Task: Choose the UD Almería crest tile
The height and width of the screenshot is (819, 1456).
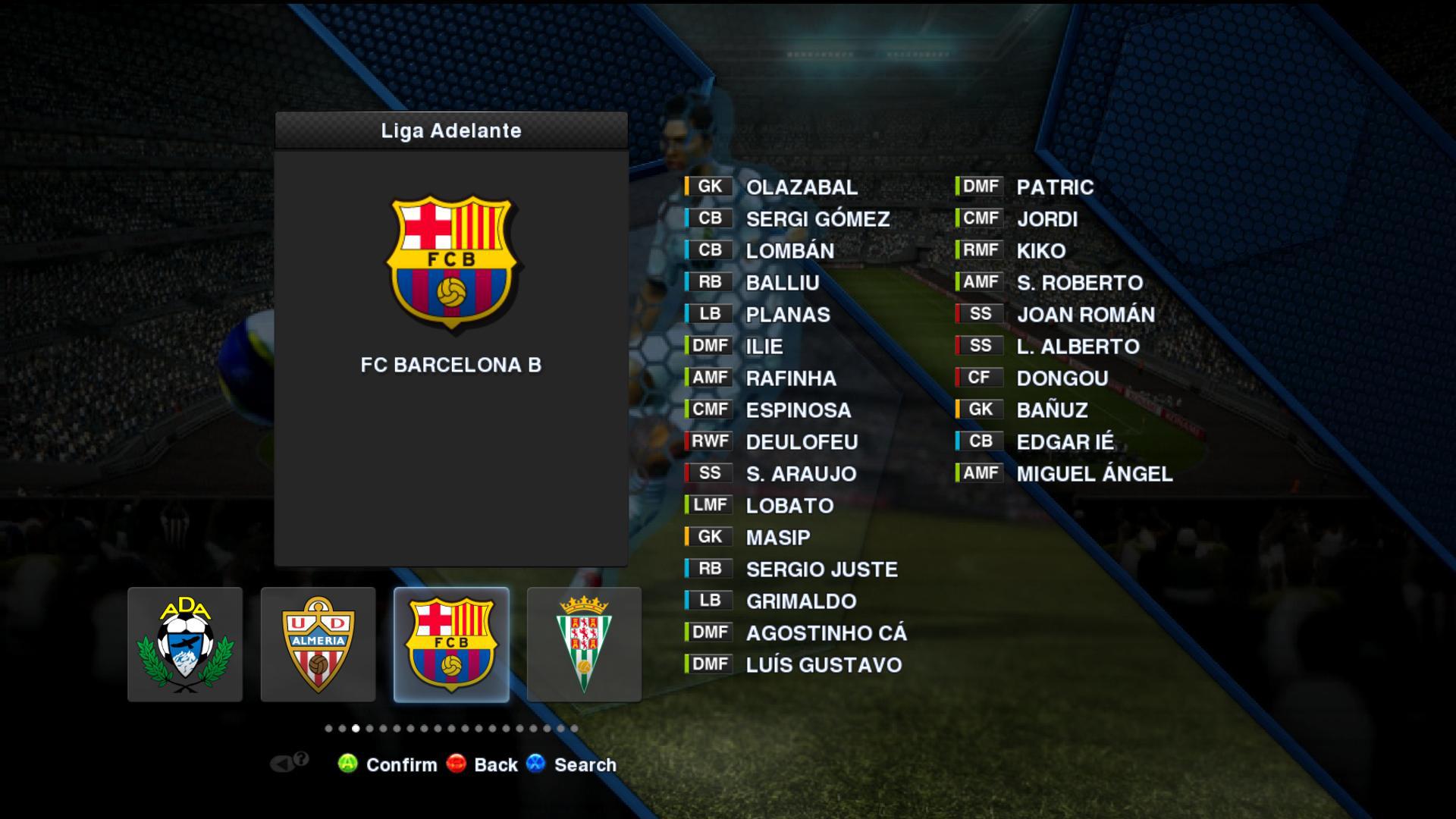Action: [318, 644]
